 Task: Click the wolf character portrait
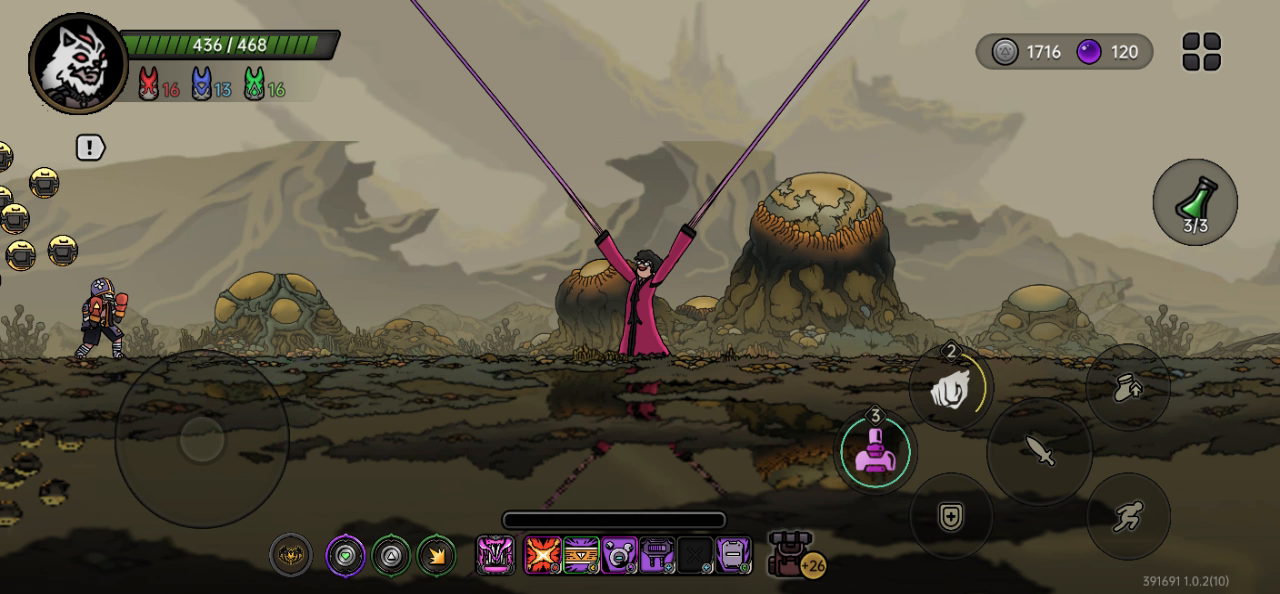[x=78, y=64]
